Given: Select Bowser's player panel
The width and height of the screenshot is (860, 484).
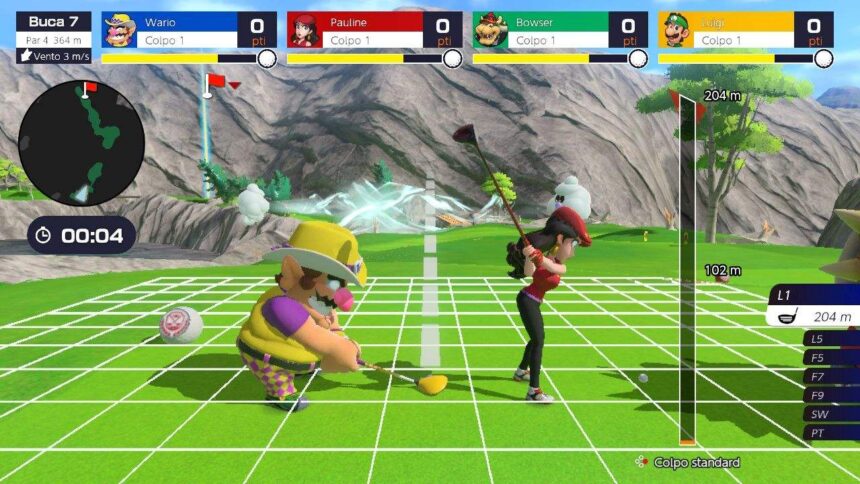Looking at the screenshot, I should 560,30.
